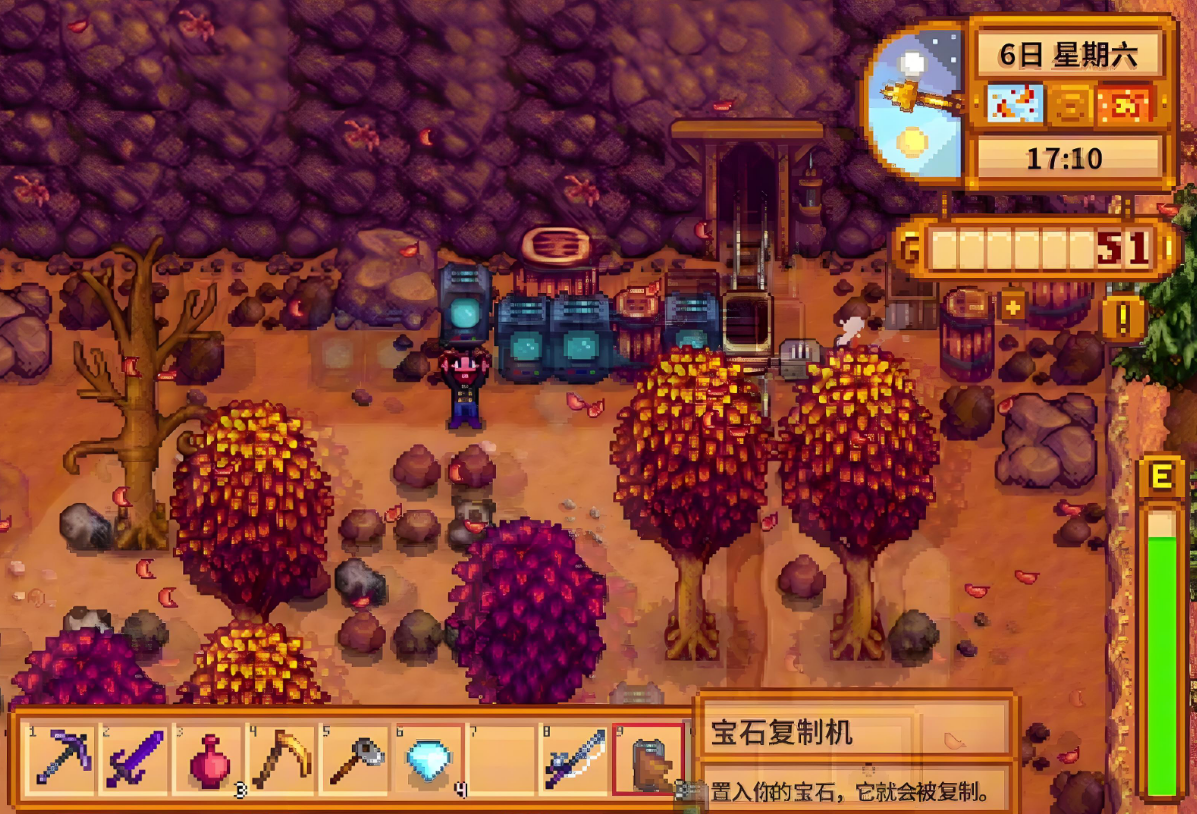This screenshot has width=1197, height=814.
Task: Select the gray-headed axe in slot 5
Action: click(x=355, y=759)
